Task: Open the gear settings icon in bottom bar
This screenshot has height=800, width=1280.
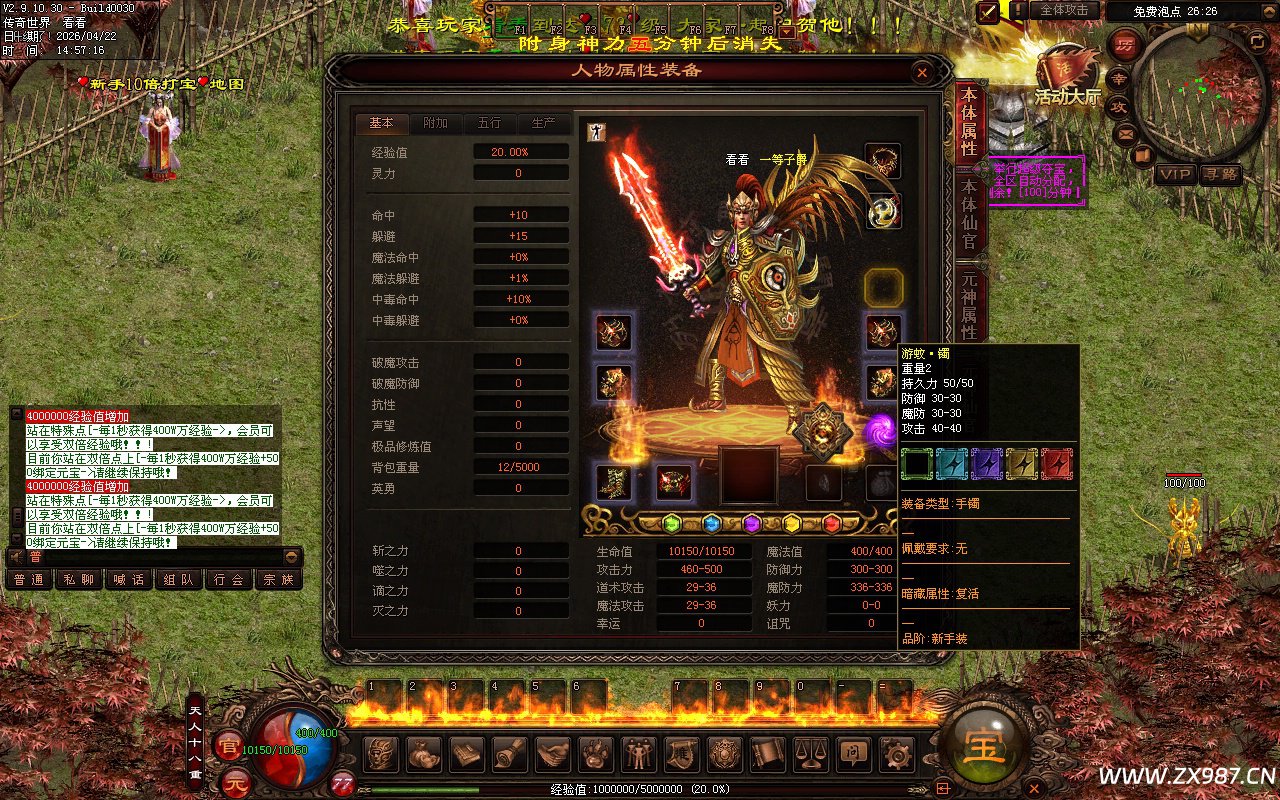Action: pos(895,753)
